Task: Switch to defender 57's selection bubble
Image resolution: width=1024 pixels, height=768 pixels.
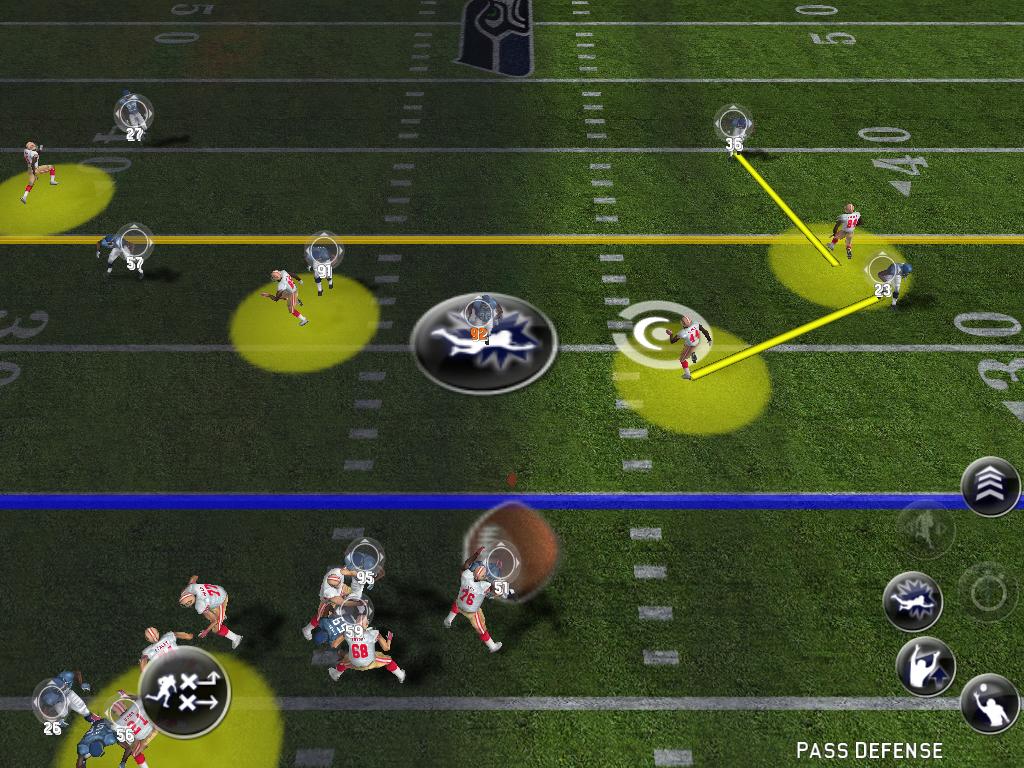Action: [x=133, y=243]
